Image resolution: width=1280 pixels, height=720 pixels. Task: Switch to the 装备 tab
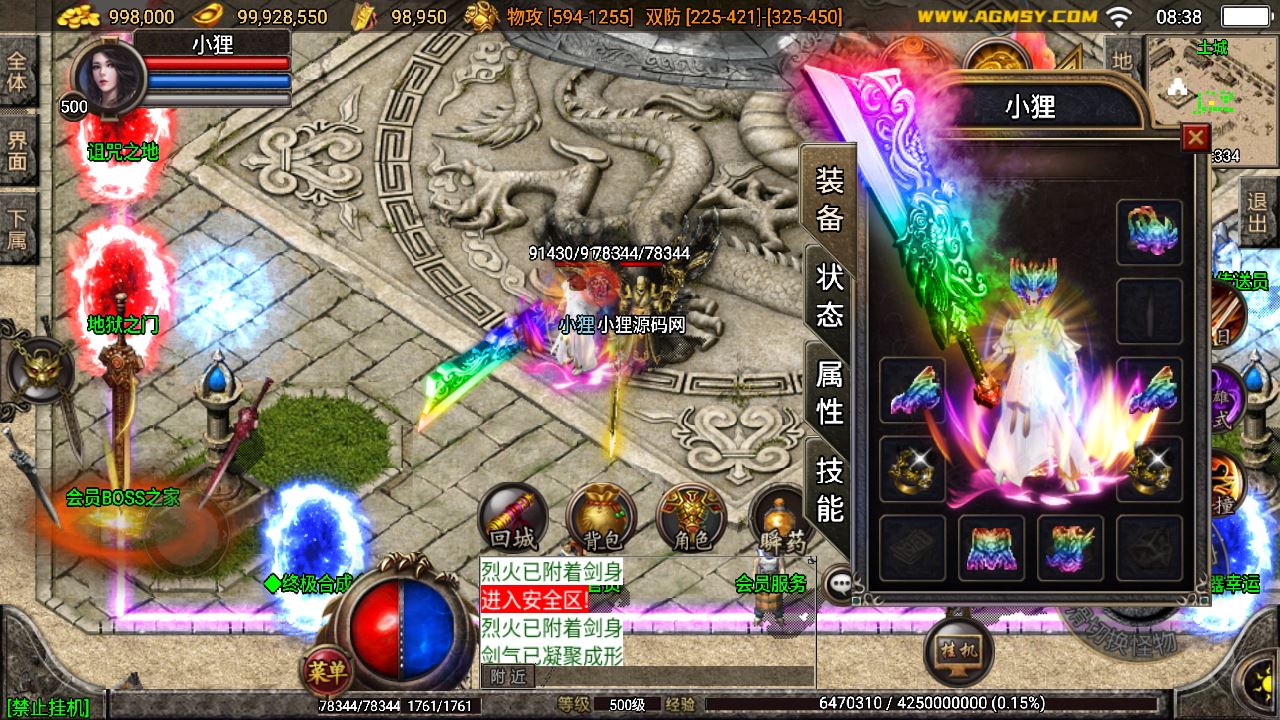point(830,198)
